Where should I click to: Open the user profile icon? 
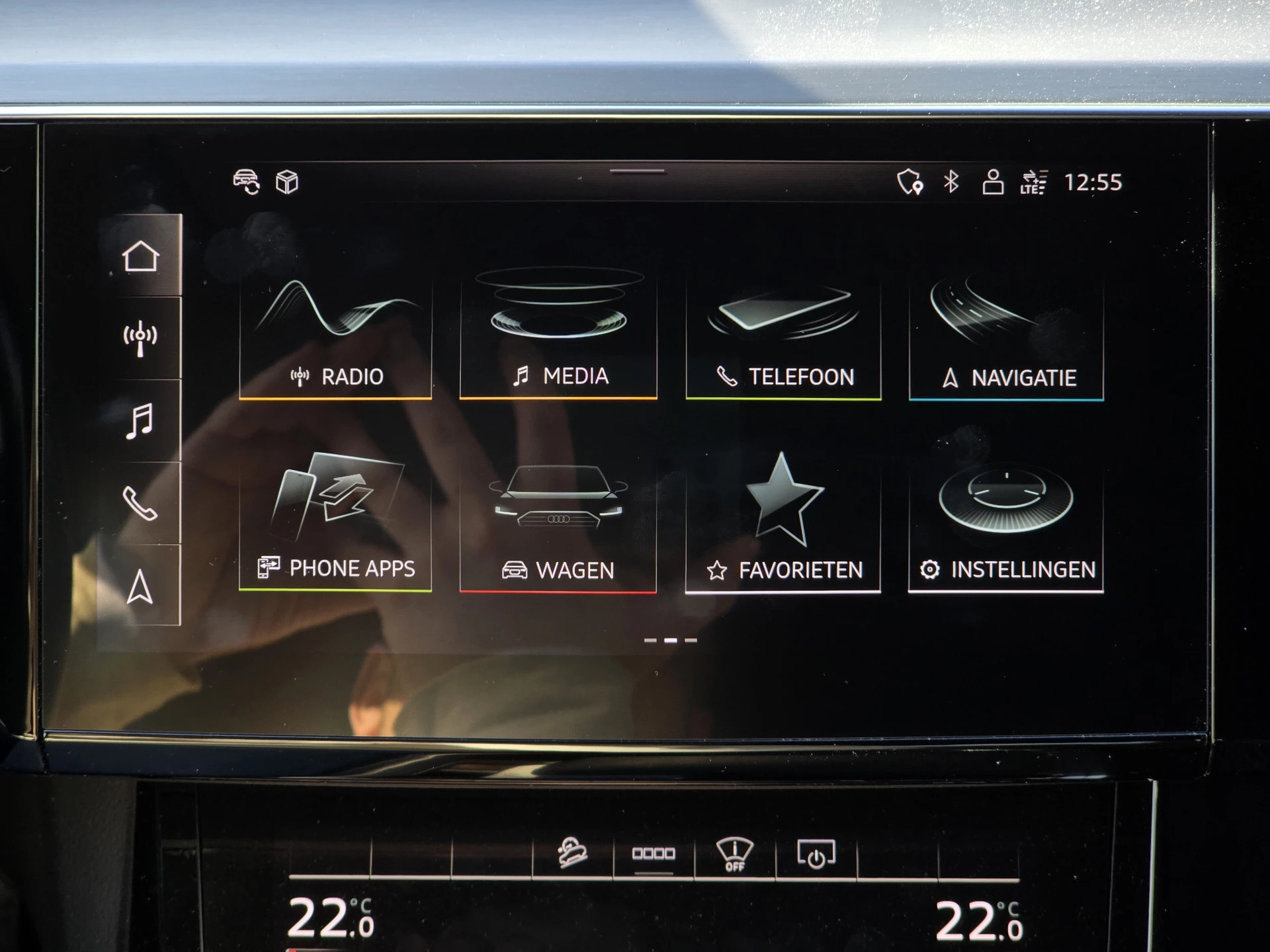pyautogui.click(x=992, y=182)
